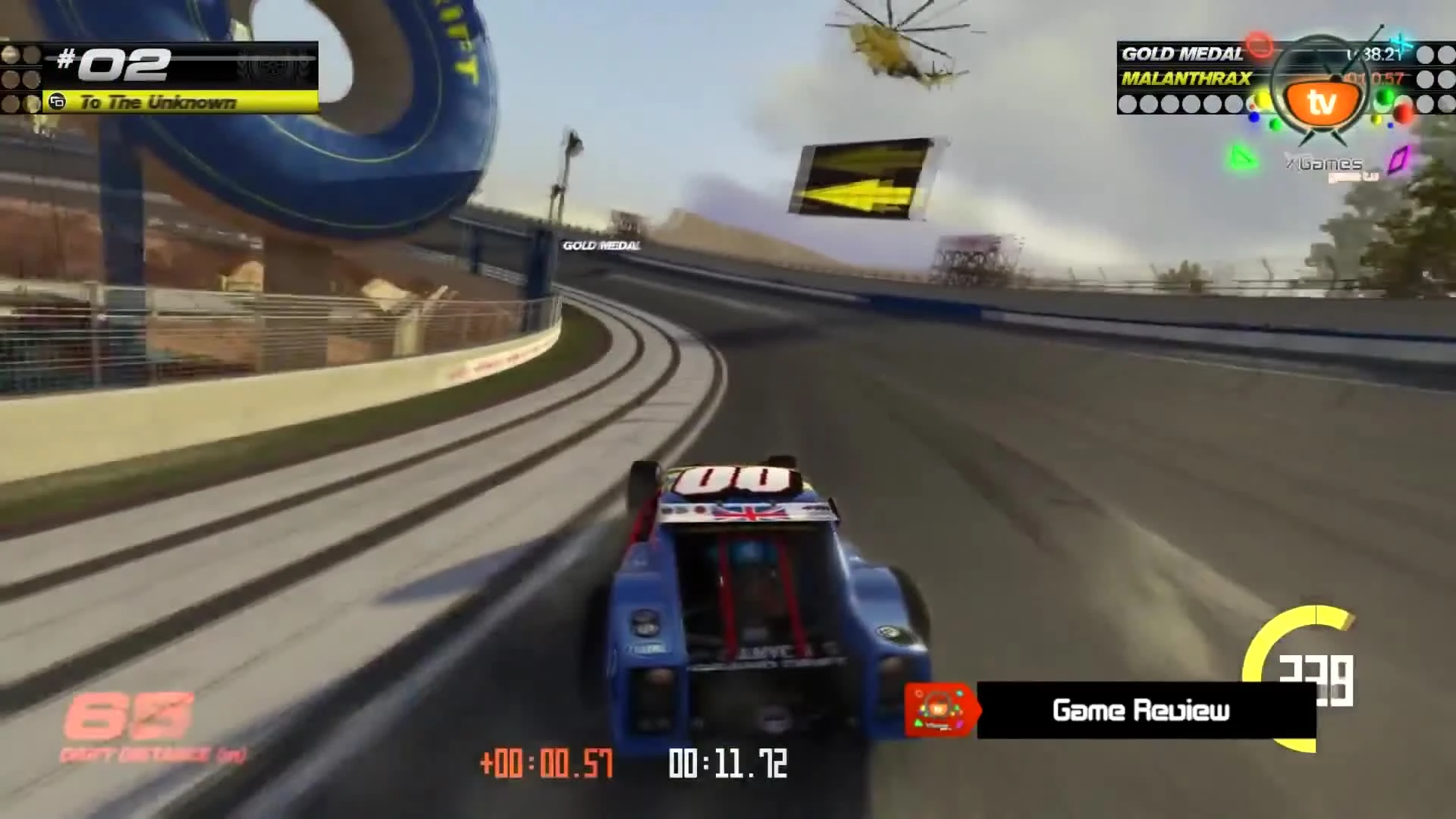Click the GOLD MEDAL text on the track

599,246
